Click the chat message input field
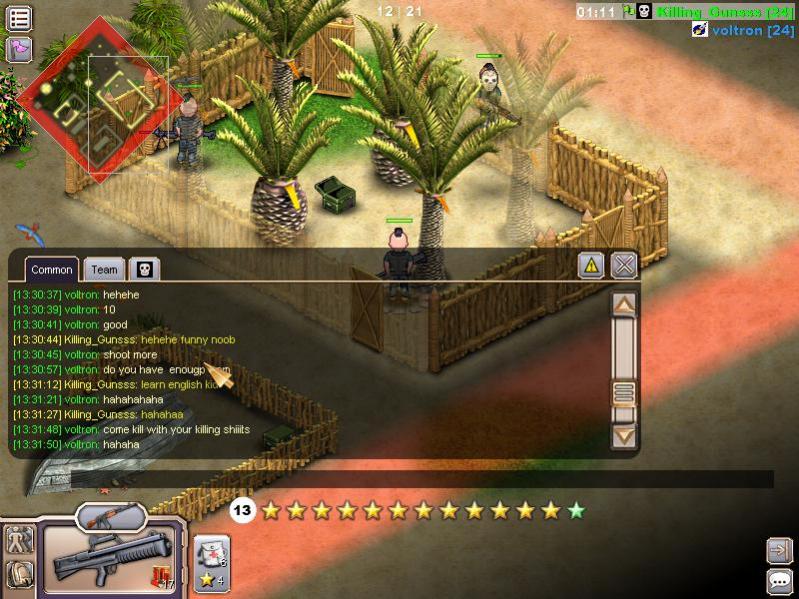 coord(420,480)
